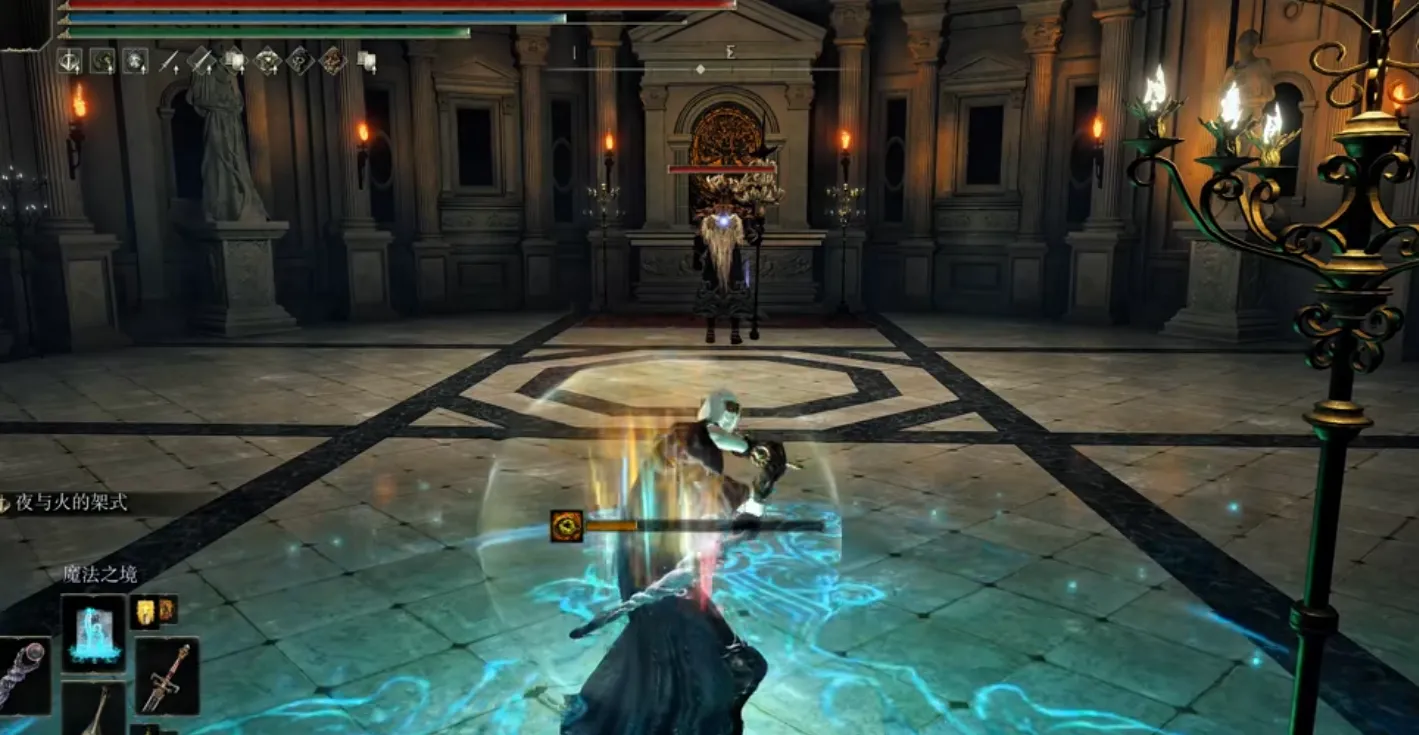Click the Night-and-Flame Stance skill label
This screenshot has height=735, width=1419.
pos(72,503)
